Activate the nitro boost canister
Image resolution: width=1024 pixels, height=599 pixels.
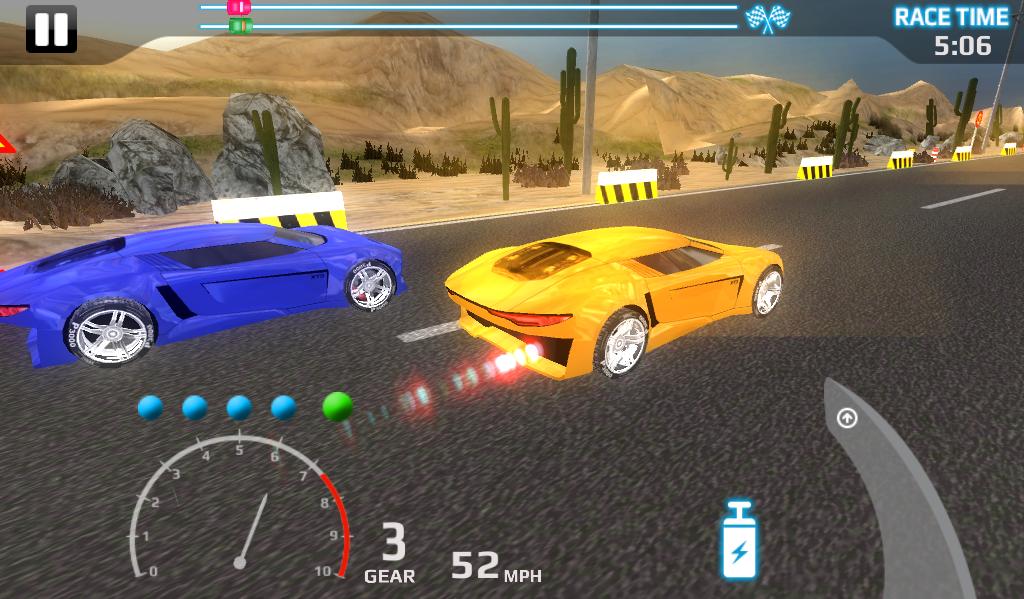click(738, 541)
